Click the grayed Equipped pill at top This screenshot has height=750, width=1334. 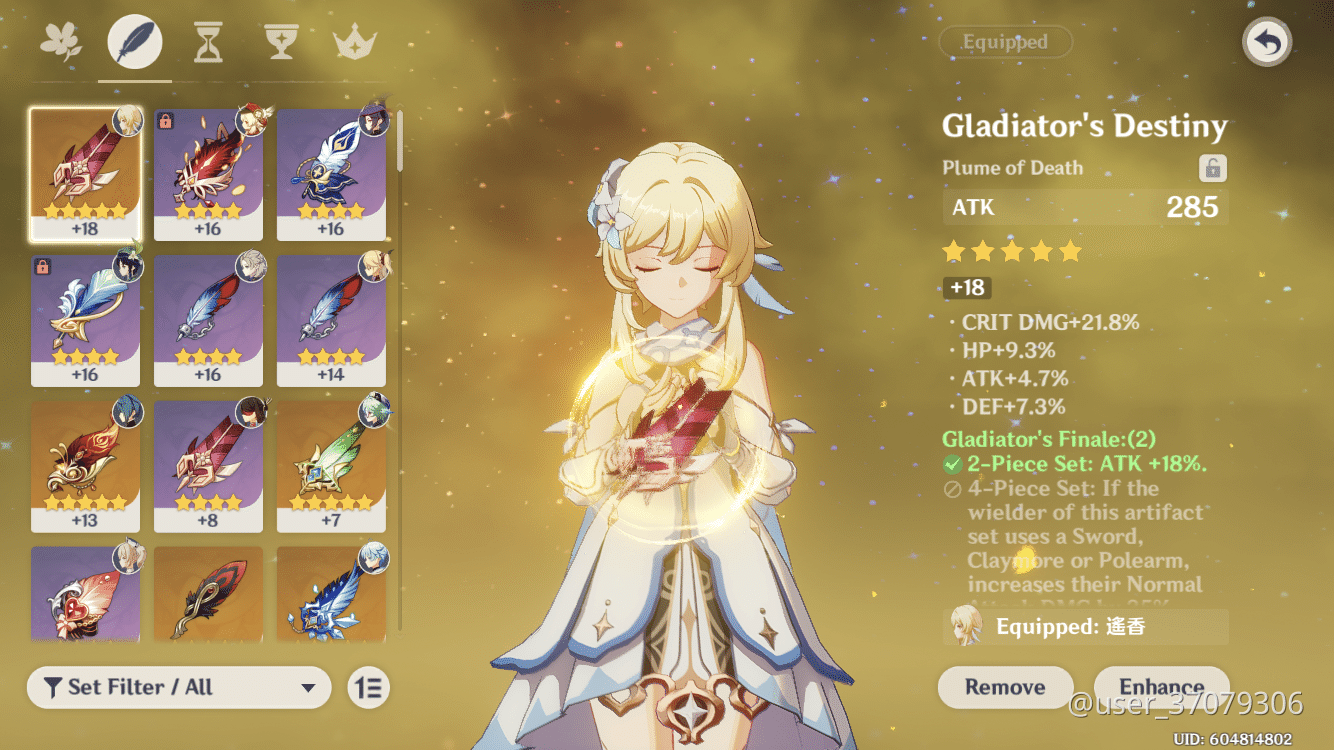coord(1005,42)
